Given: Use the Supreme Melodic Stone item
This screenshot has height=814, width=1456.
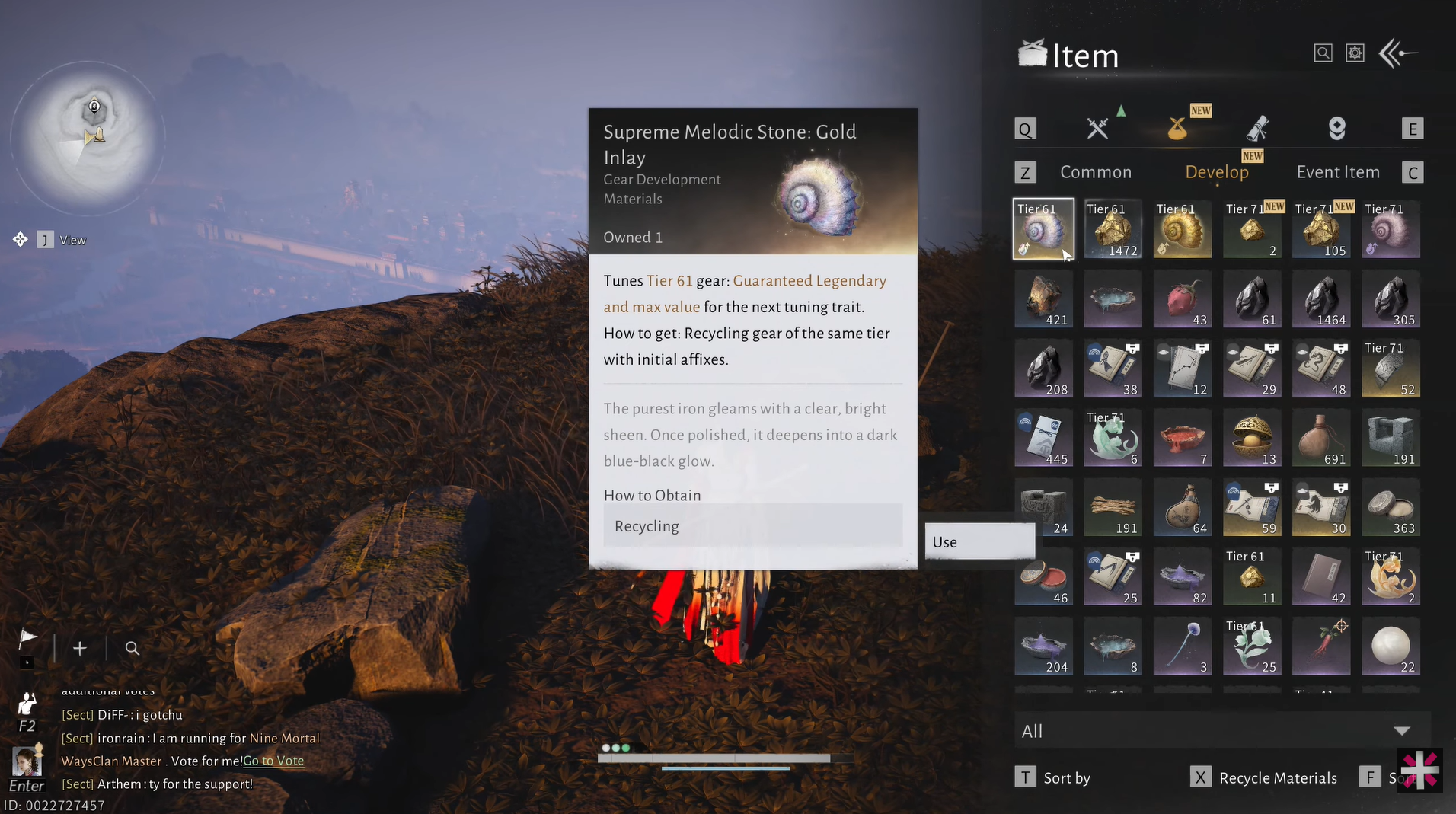Looking at the screenshot, I should point(979,541).
